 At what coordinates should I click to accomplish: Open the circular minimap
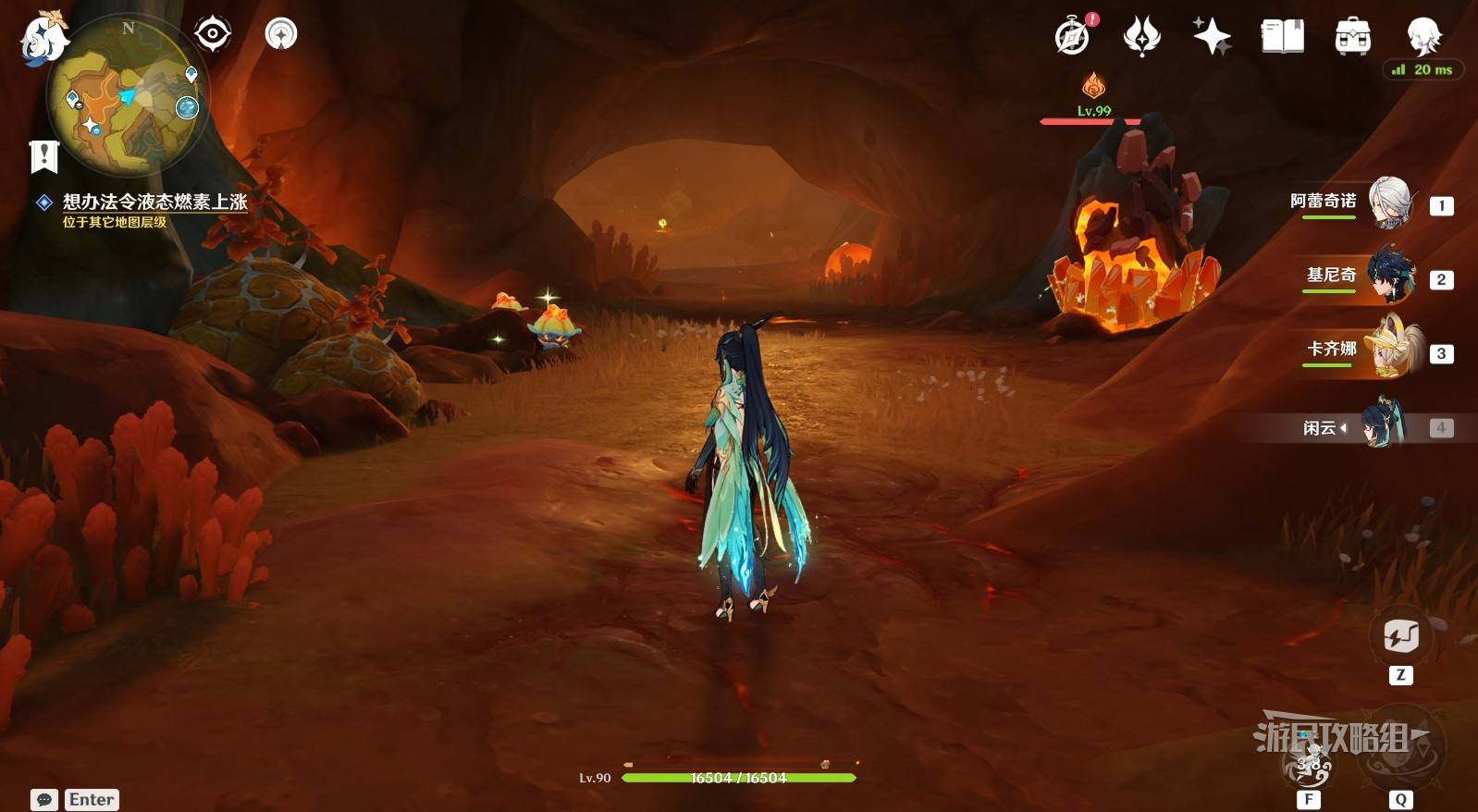pos(128,96)
